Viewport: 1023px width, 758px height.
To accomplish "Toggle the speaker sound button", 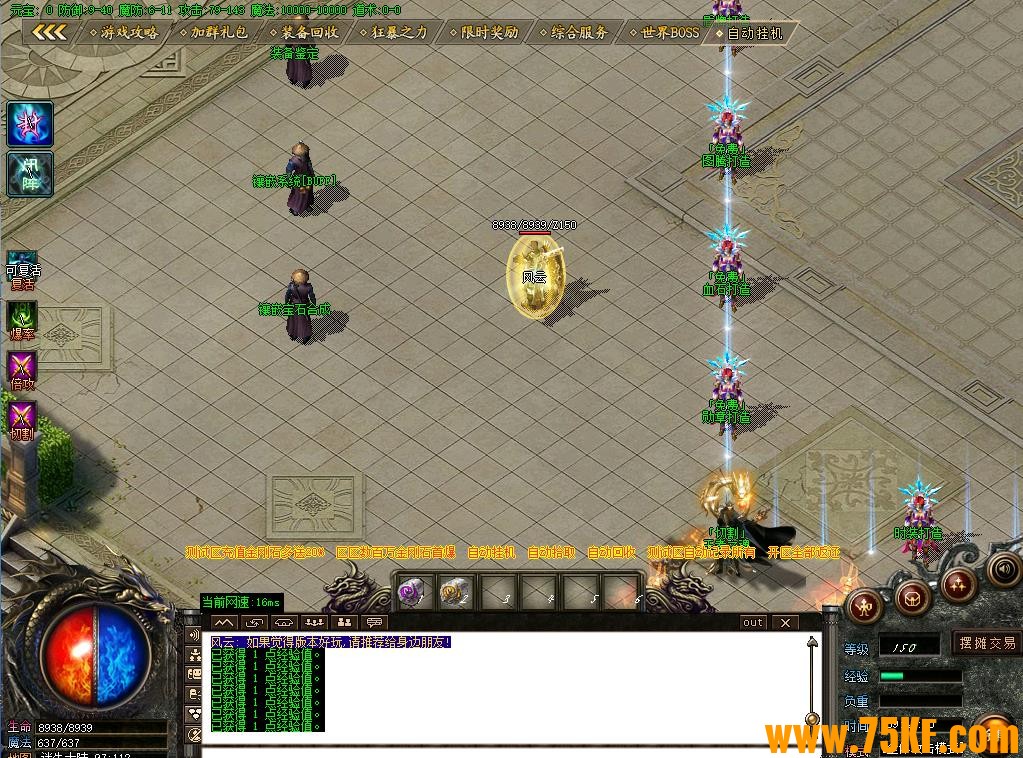I will [x=1003, y=569].
